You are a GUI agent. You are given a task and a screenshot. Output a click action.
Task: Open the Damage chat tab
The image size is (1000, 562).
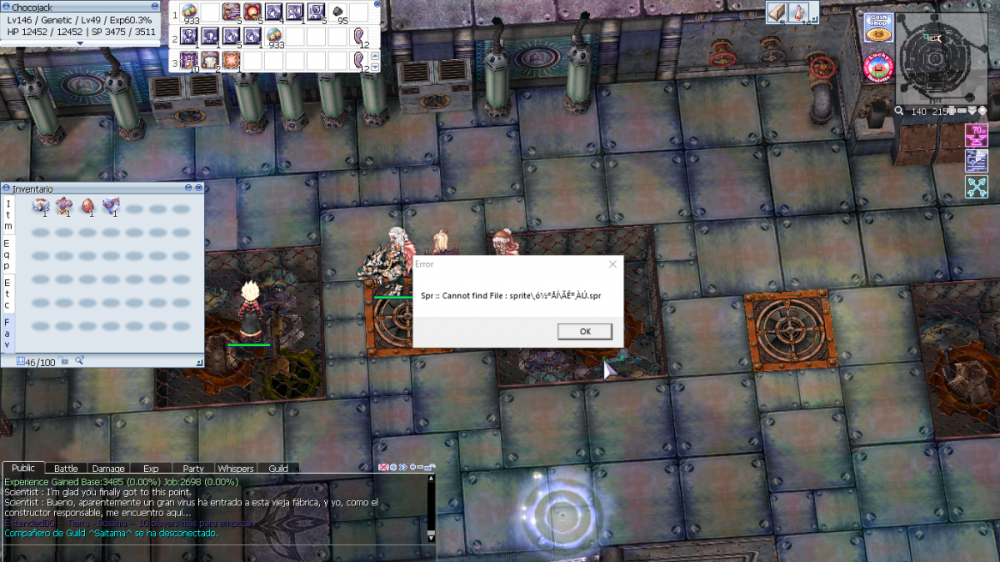108,468
